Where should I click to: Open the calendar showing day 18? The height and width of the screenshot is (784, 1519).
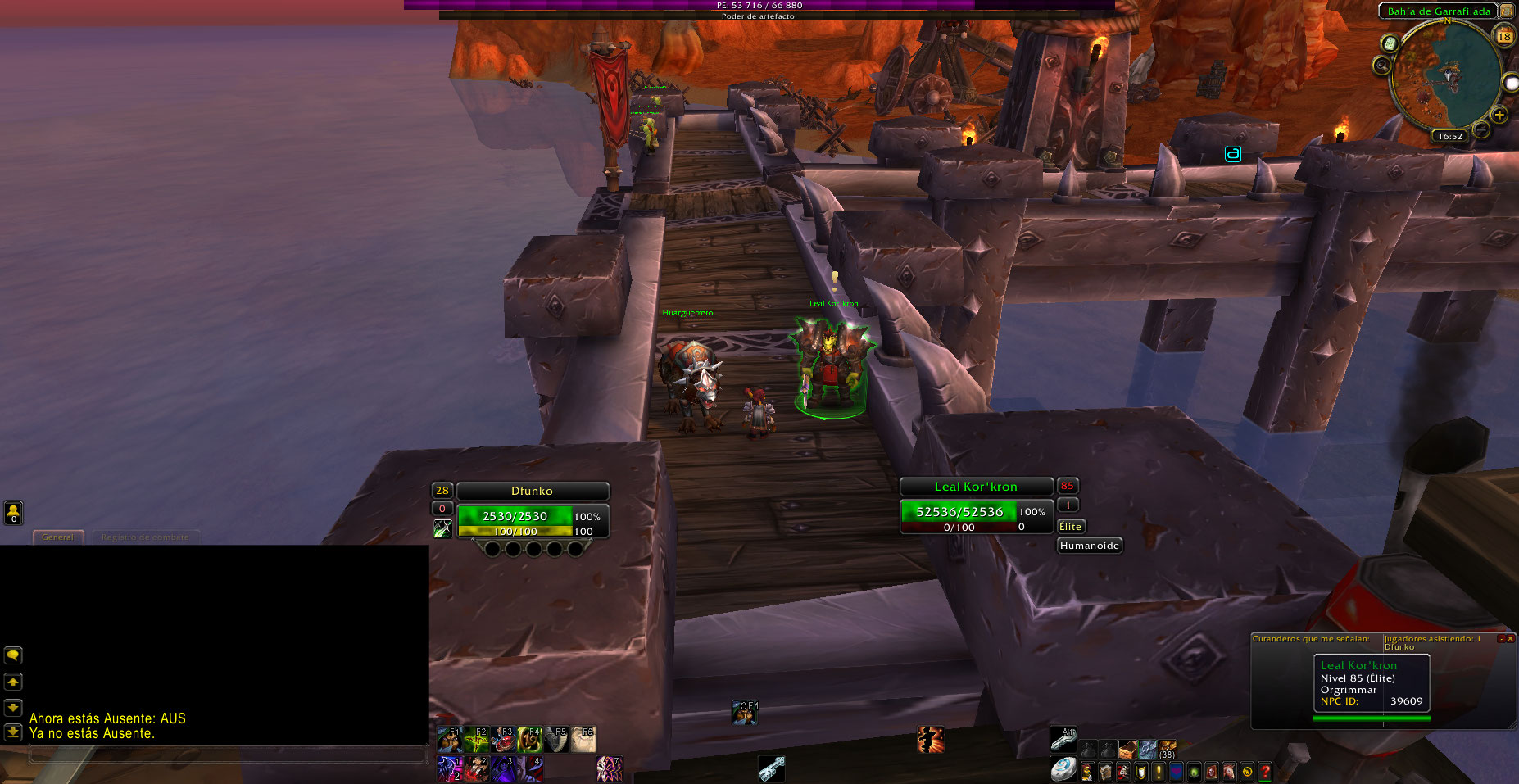pyautogui.click(x=1504, y=36)
